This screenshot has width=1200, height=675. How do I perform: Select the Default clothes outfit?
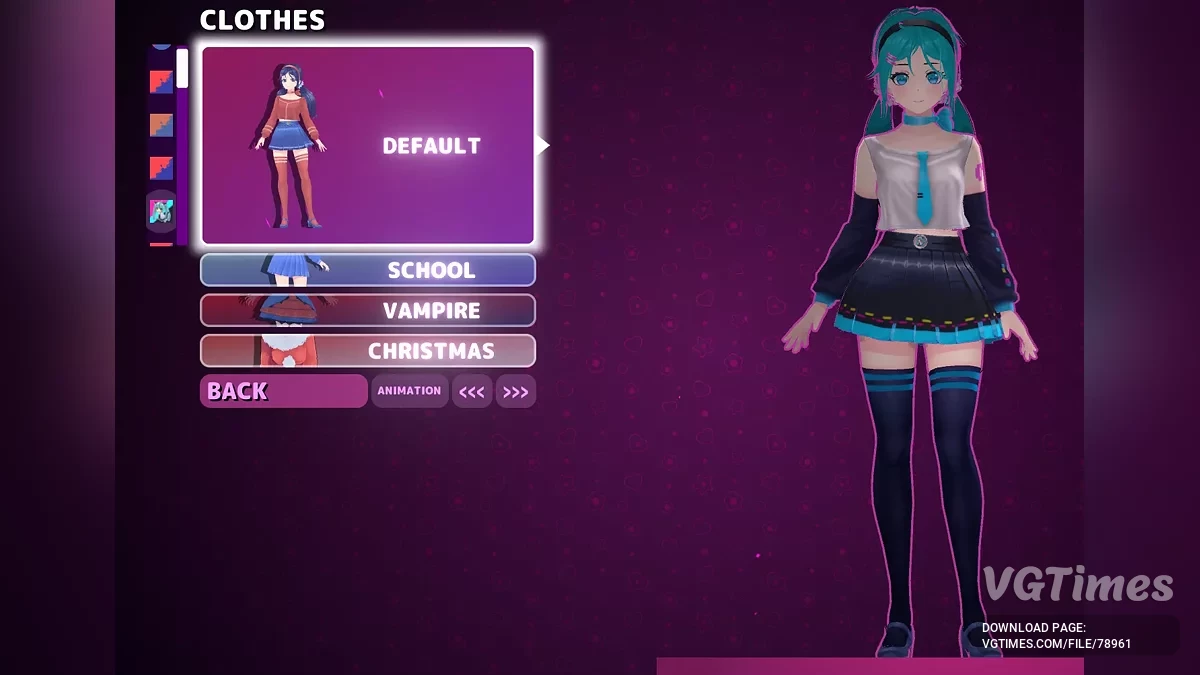point(368,146)
